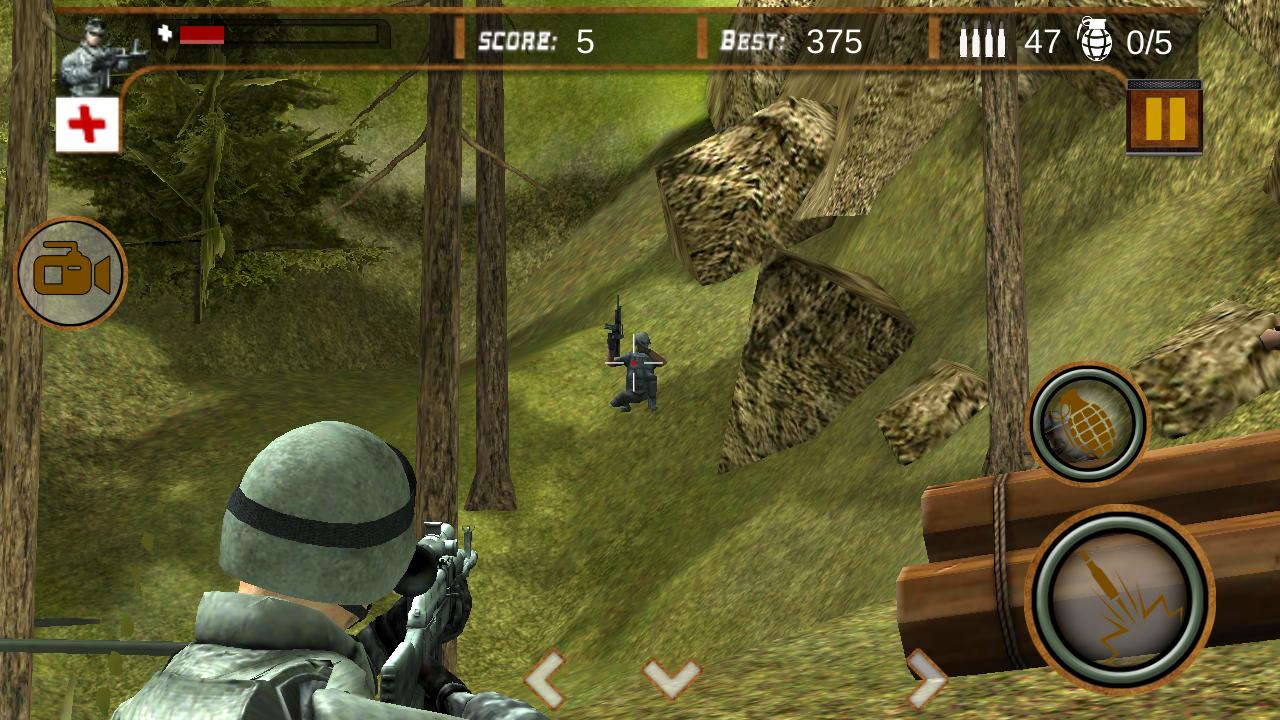Use the red cross medkit button
Image resolution: width=1280 pixels, height=720 pixels.
87,125
